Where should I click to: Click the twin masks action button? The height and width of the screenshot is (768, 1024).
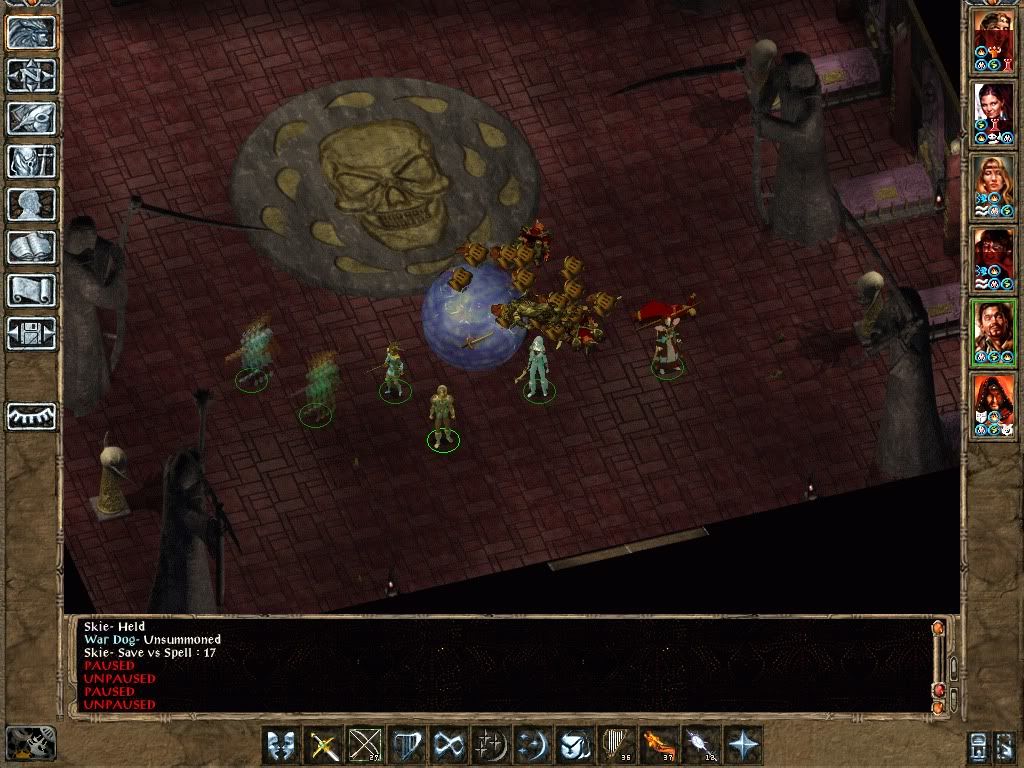[x=281, y=746]
